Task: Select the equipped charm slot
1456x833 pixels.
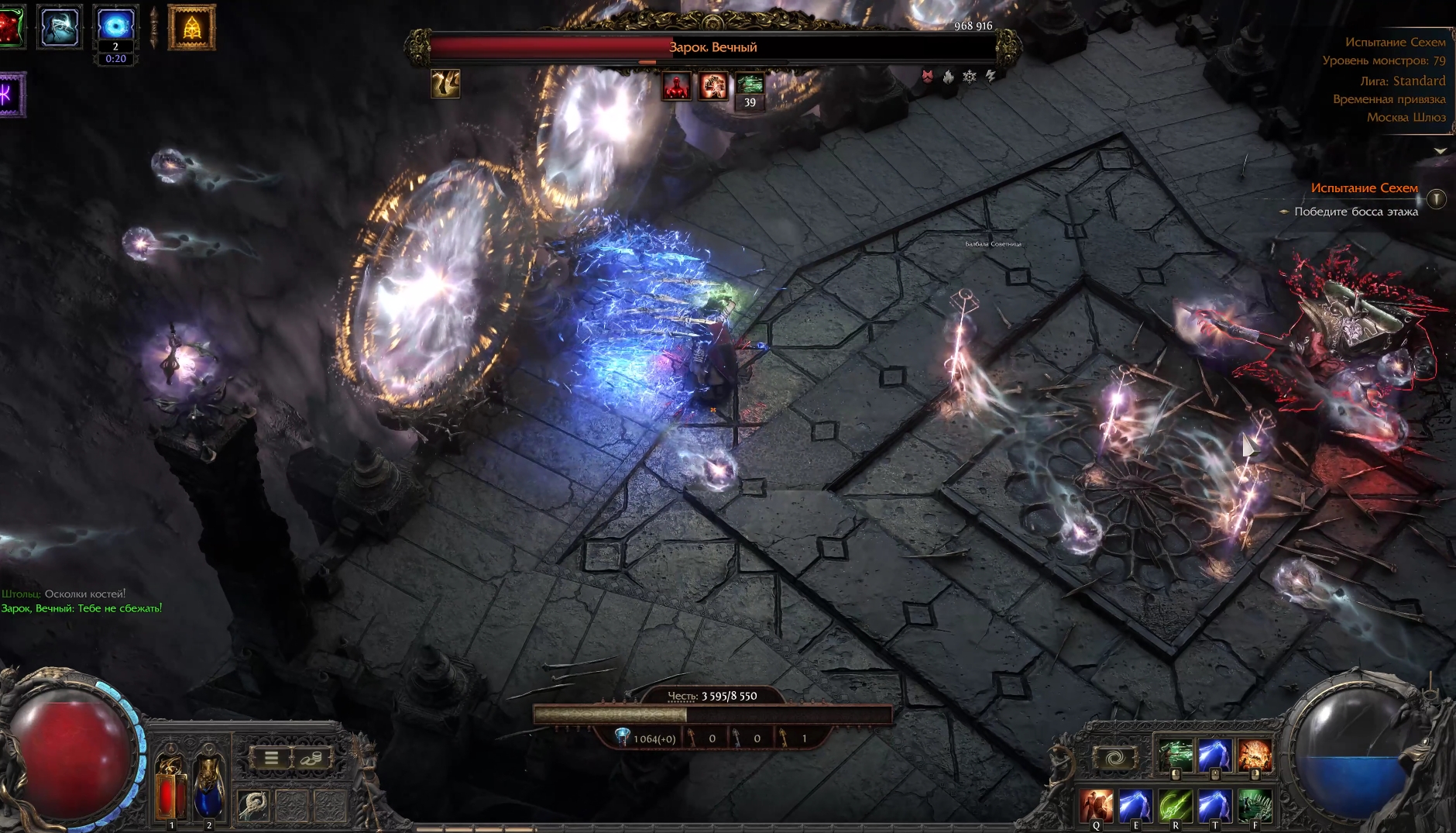Action: tap(253, 806)
